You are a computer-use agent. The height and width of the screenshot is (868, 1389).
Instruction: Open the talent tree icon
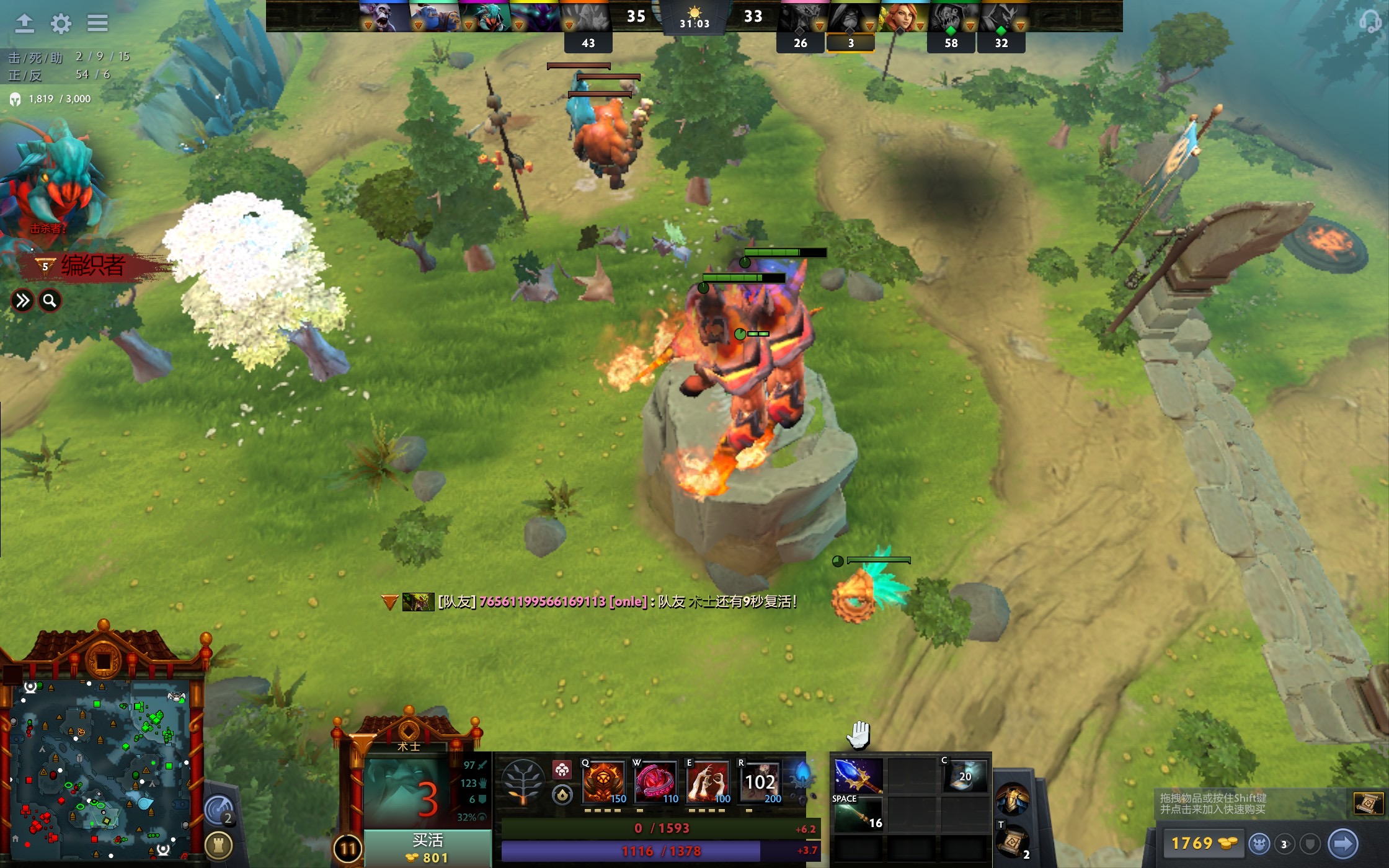coord(523,782)
